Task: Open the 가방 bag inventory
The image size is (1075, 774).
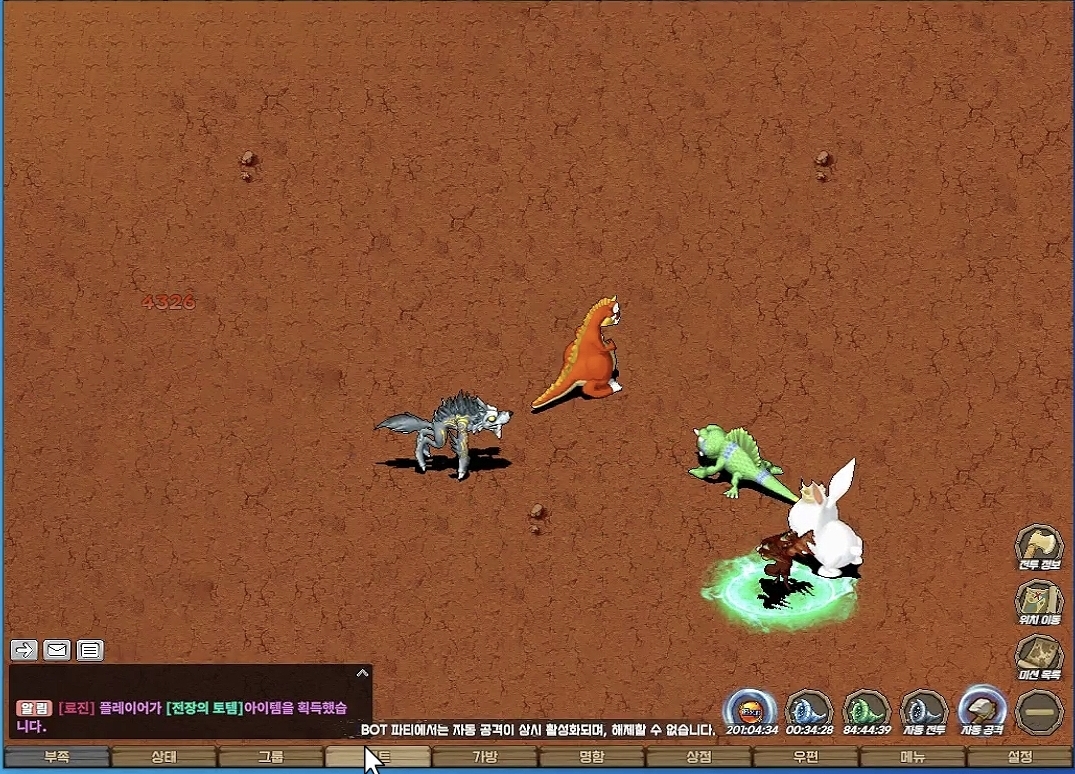Action: click(485, 757)
